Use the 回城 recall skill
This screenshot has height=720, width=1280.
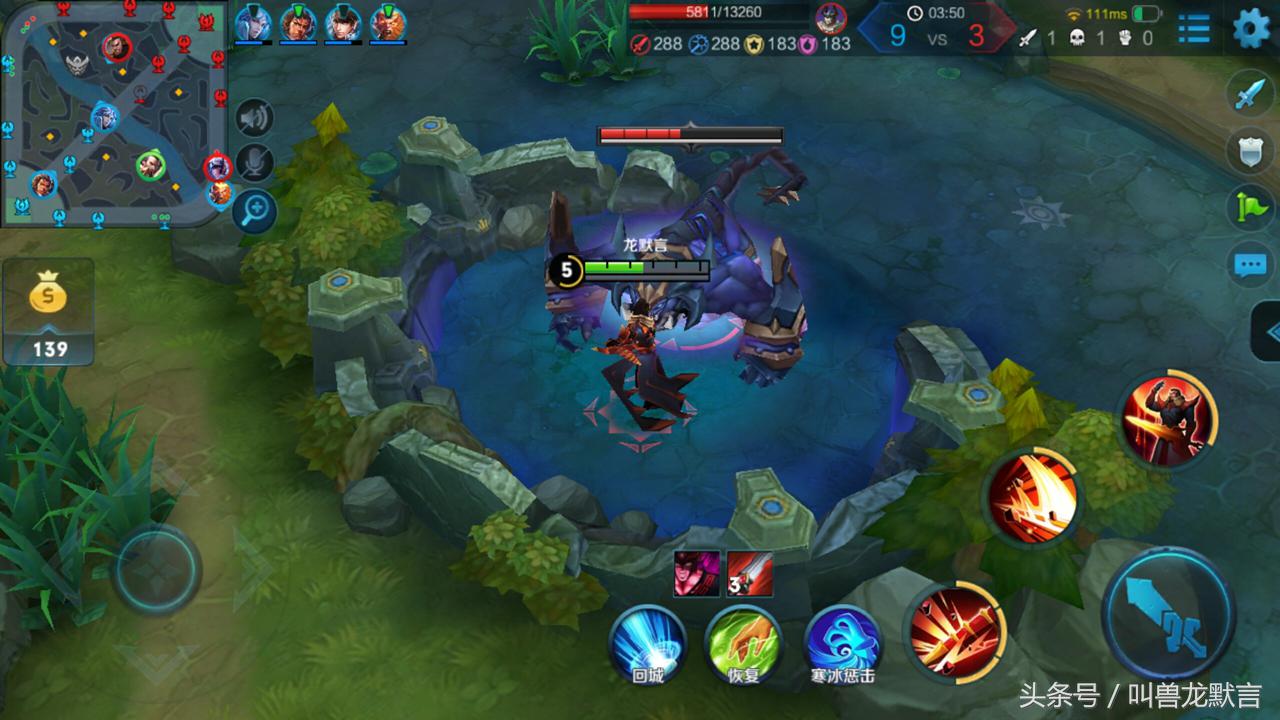(648, 643)
